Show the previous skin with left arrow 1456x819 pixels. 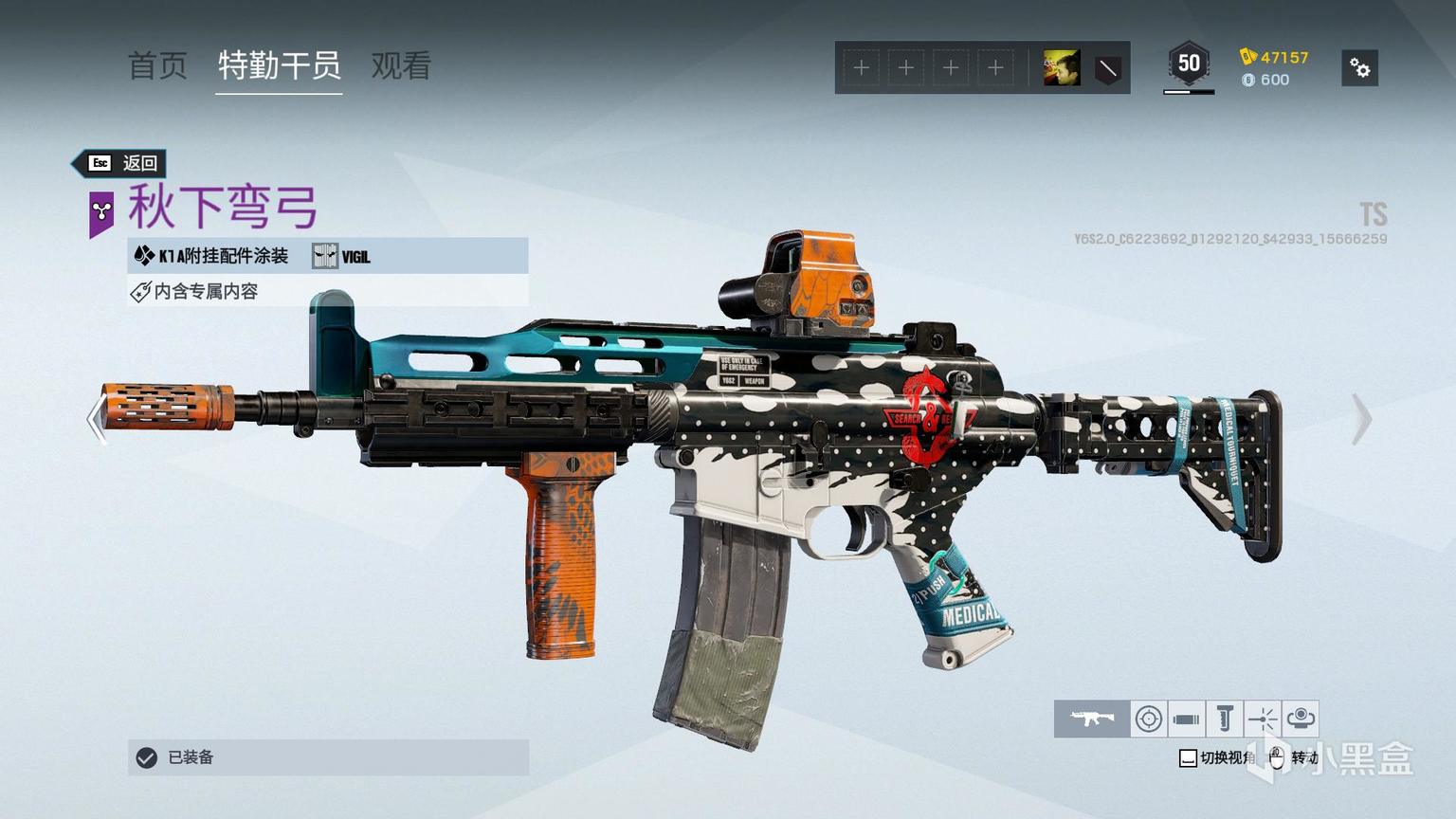tap(96, 419)
